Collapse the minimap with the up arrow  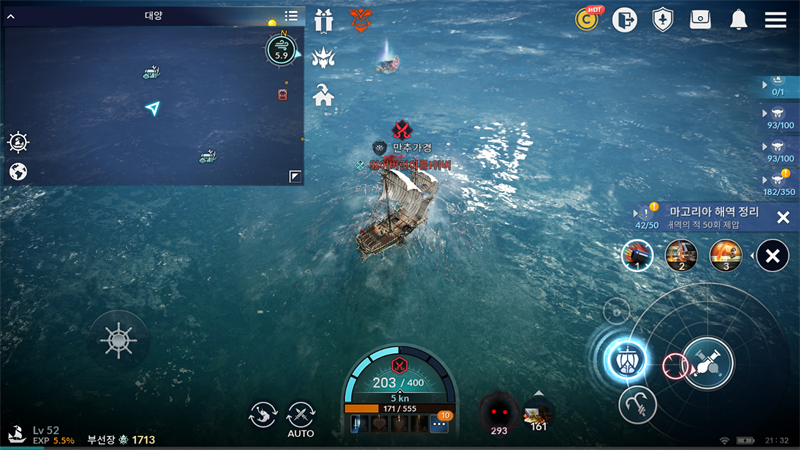[11, 16]
